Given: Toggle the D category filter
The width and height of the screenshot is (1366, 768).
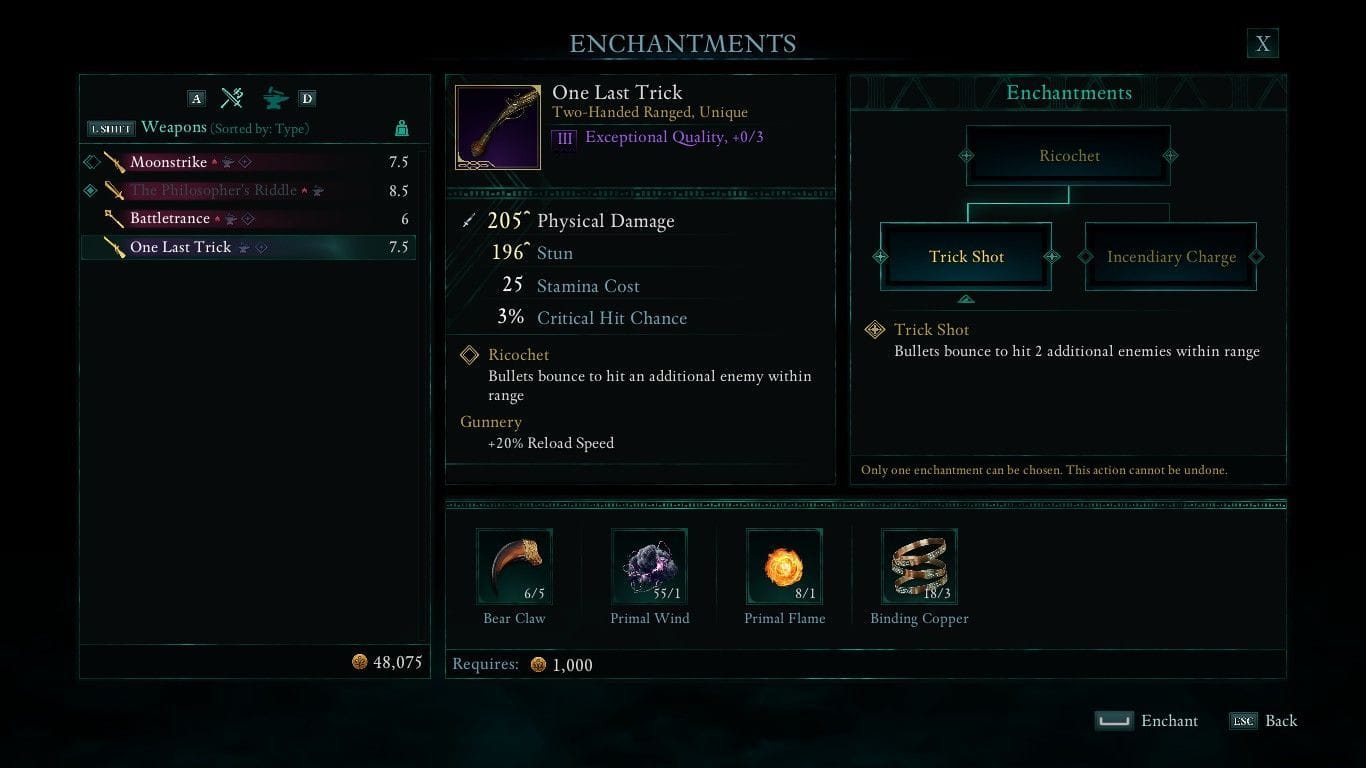Looking at the screenshot, I should click(x=306, y=98).
